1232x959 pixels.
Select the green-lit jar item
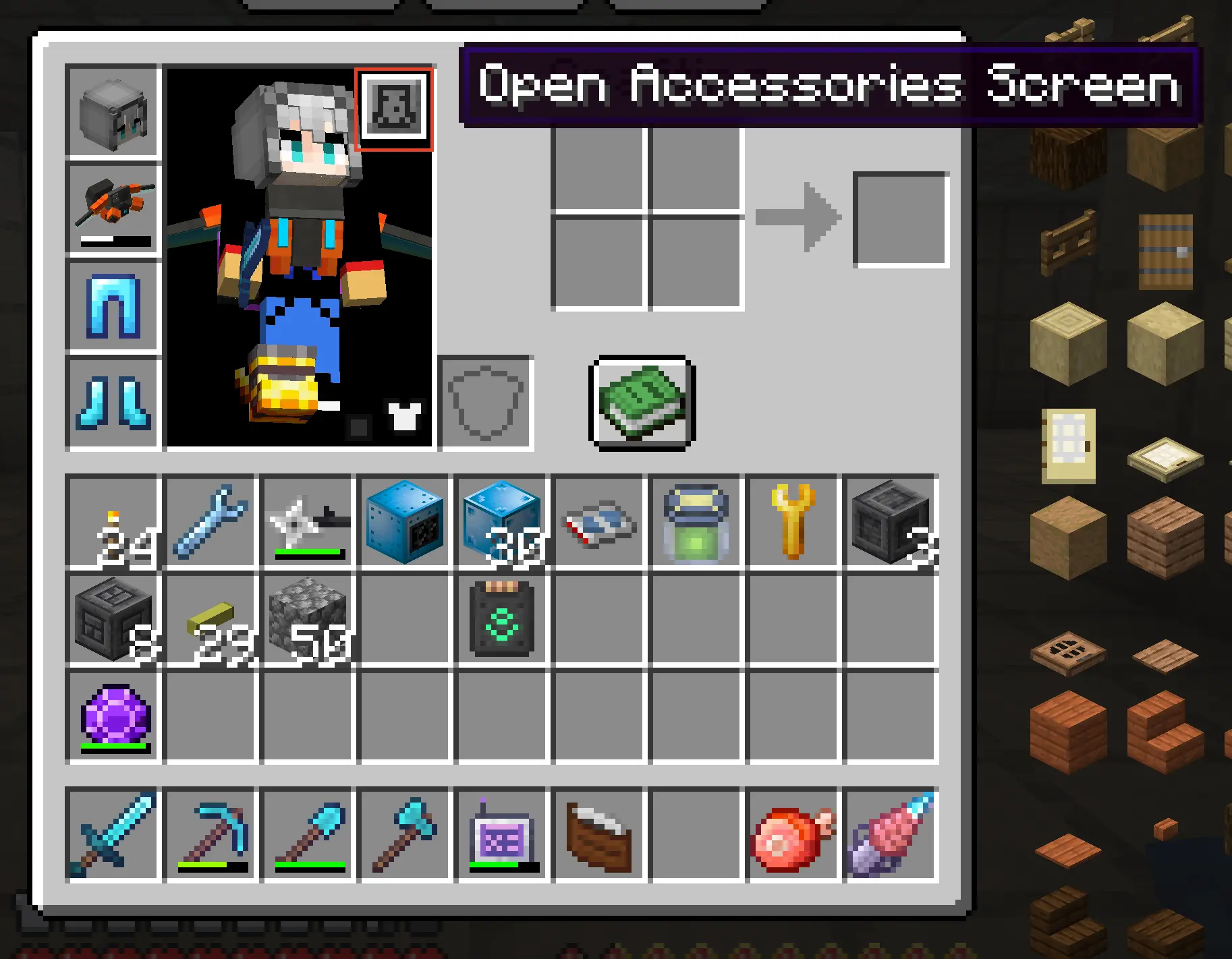click(696, 521)
